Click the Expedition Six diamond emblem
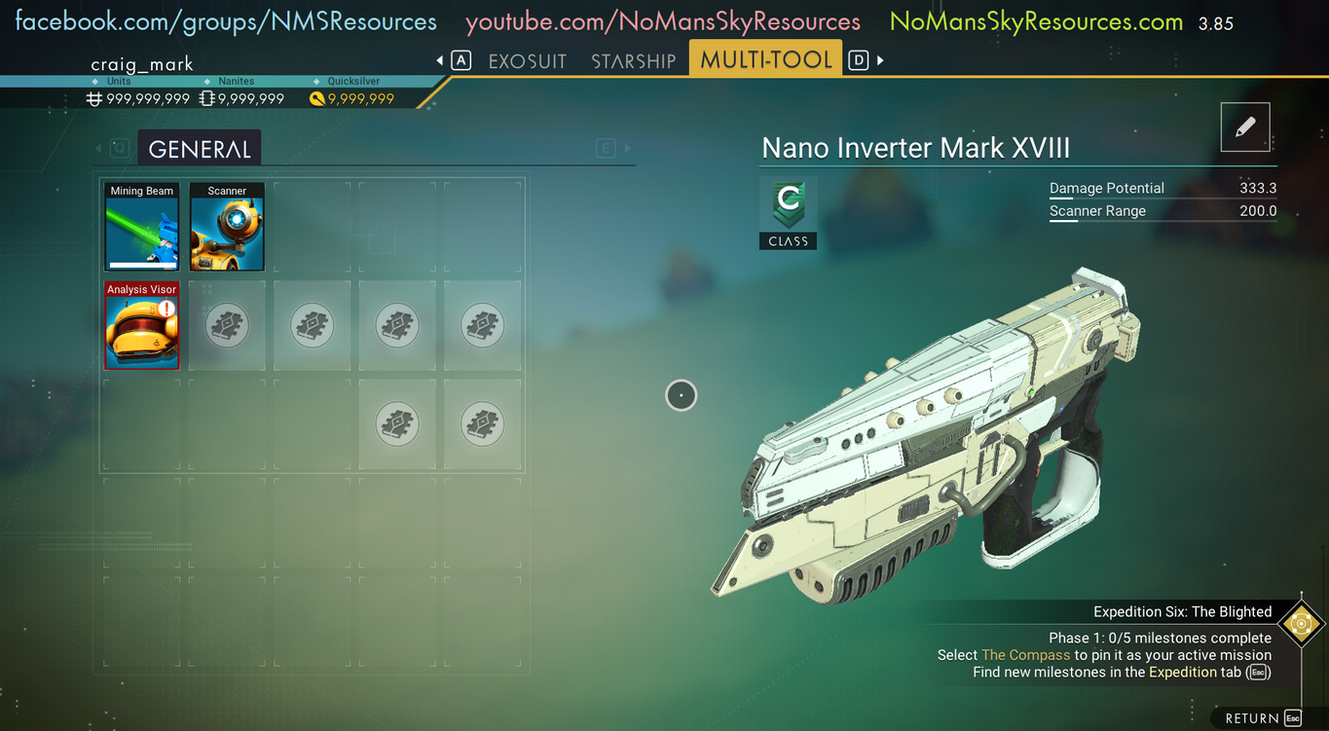 point(1301,623)
